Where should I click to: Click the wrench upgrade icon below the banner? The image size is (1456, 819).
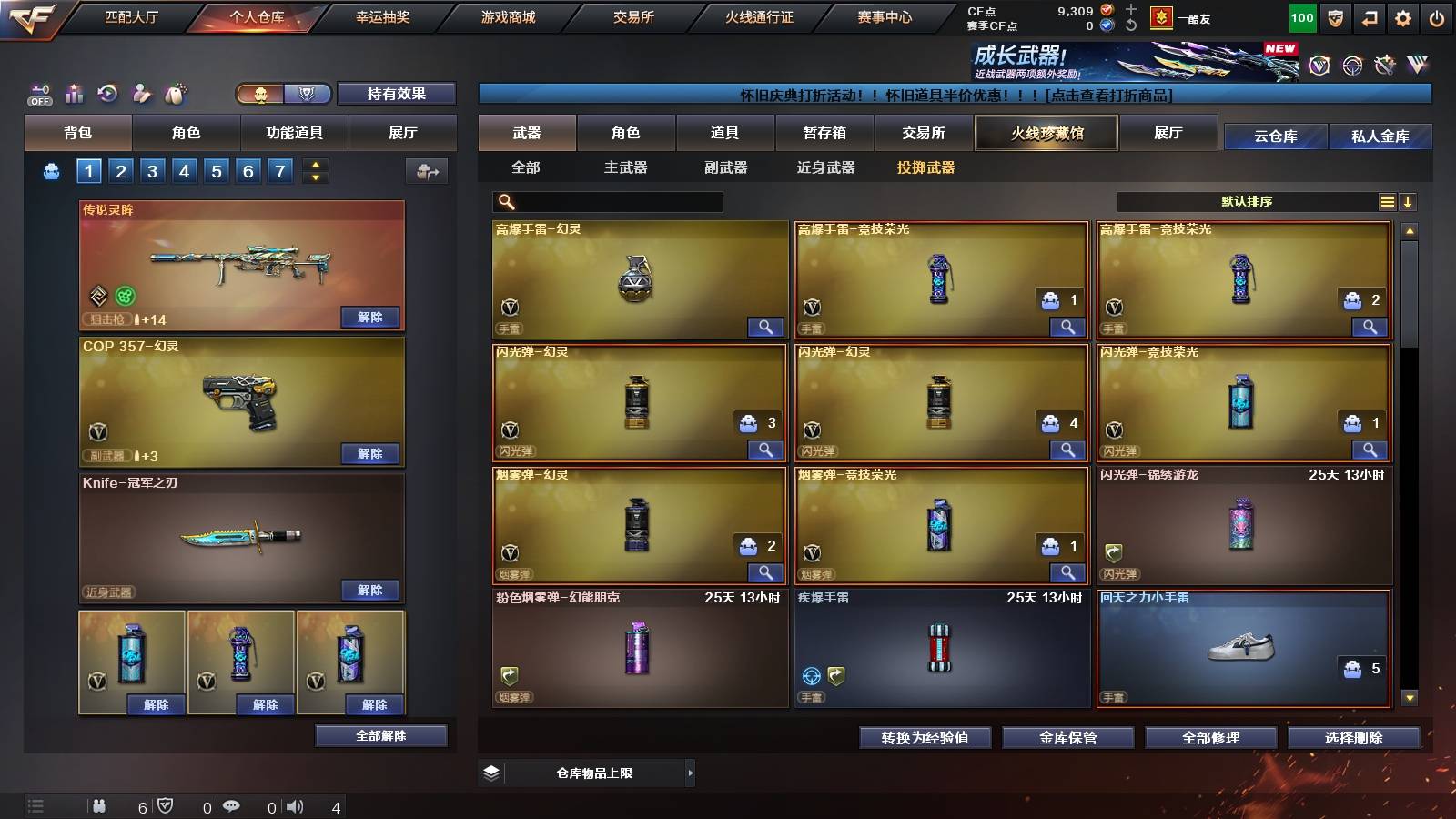(x=1385, y=66)
